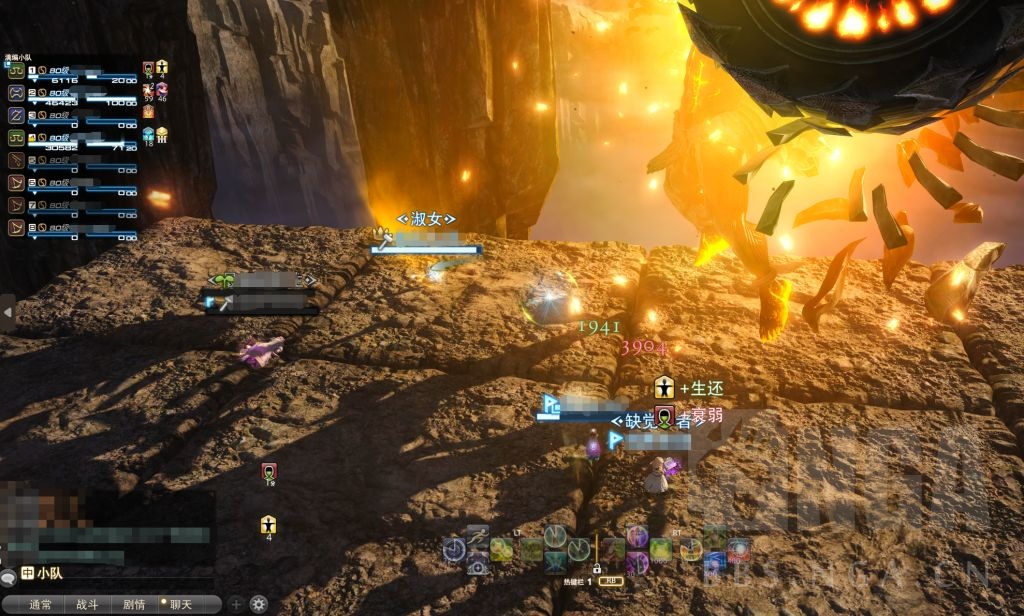
Task: Select the 剧情 chat tab
Action: click(134, 604)
